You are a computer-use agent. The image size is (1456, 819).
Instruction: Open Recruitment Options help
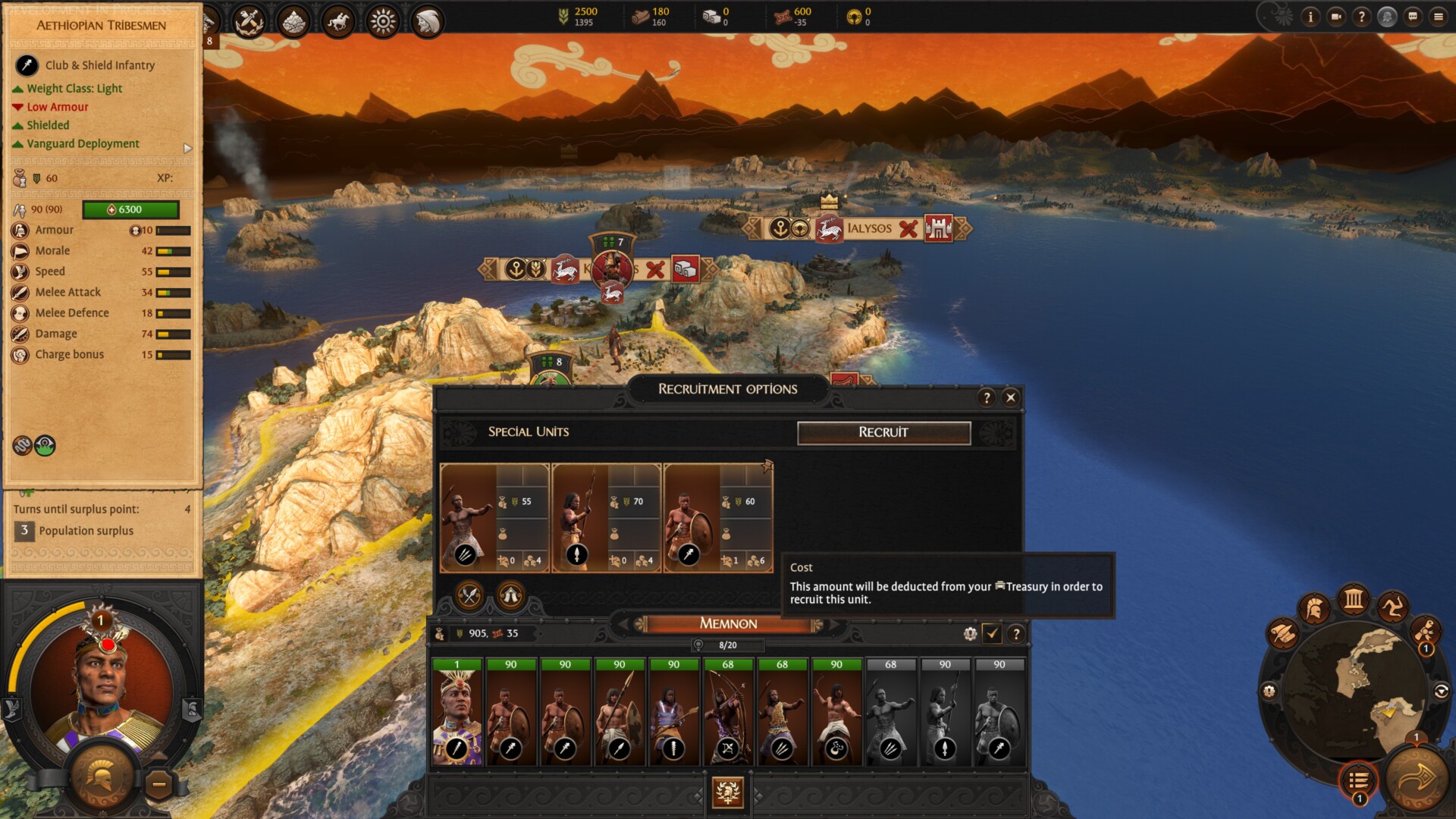986,397
